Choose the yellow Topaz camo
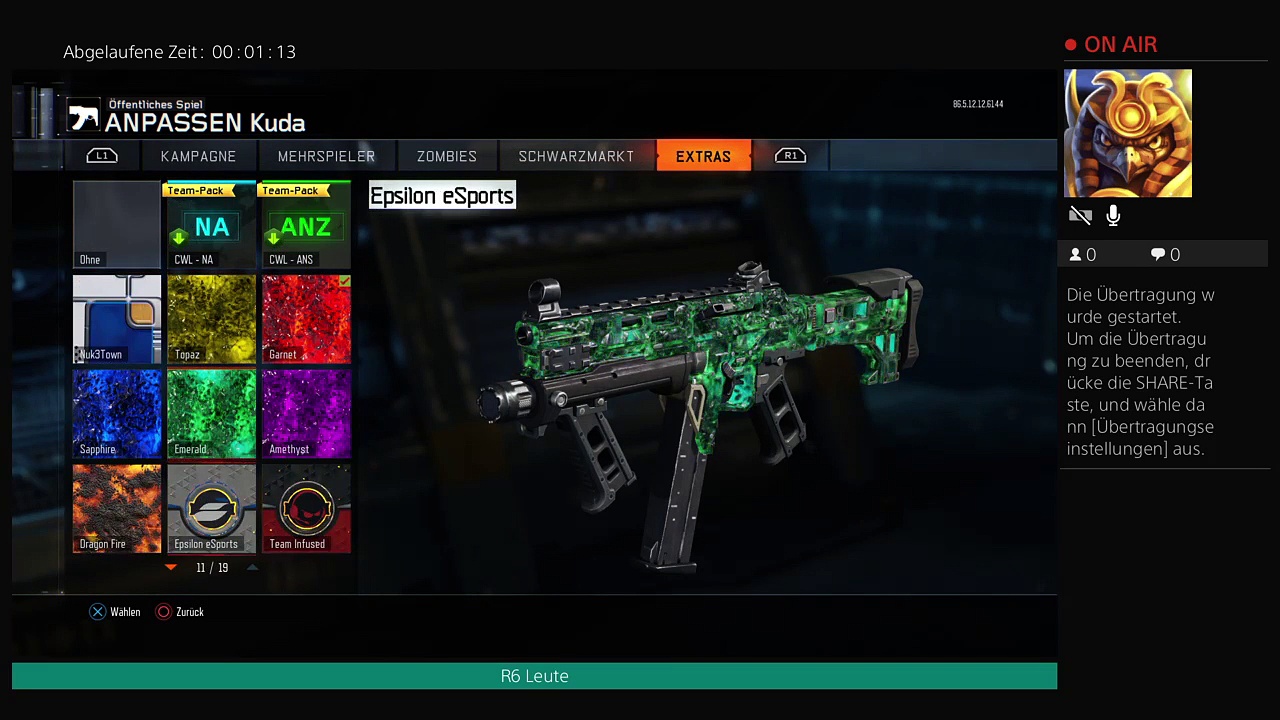The width and height of the screenshot is (1280, 720). (x=211, y=319)
